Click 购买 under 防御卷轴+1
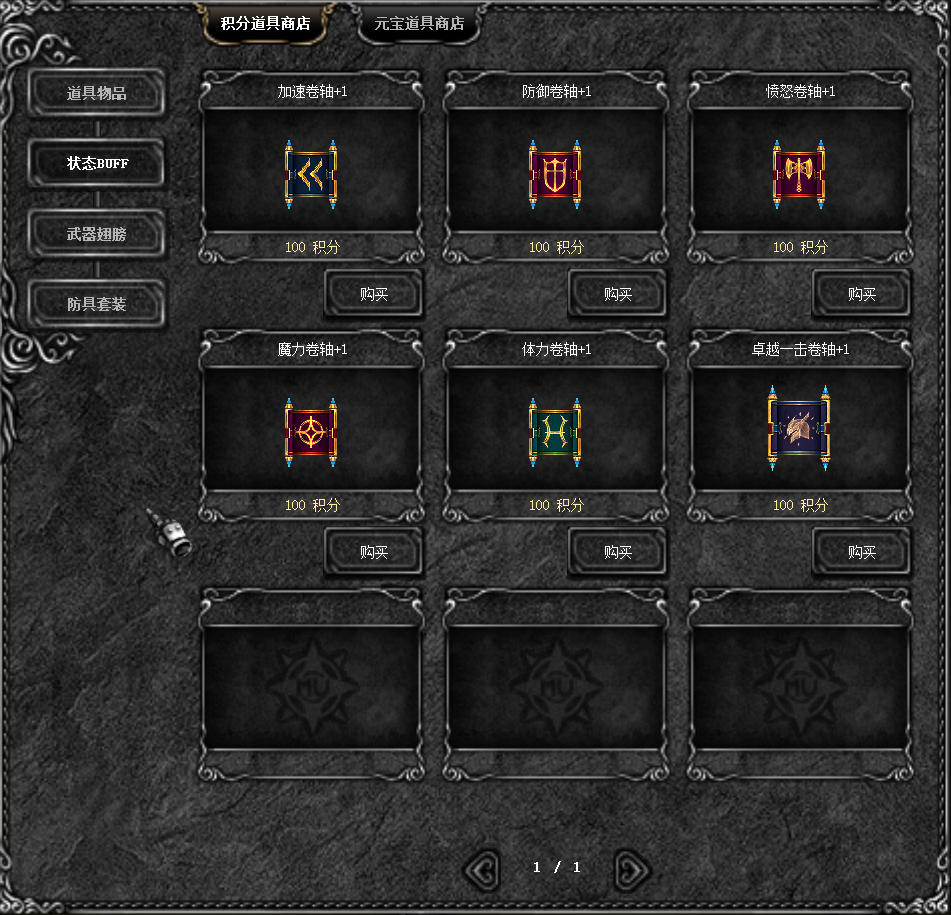Image resolution: width=951 pixels, height=915 pixels. click(618, 294)
